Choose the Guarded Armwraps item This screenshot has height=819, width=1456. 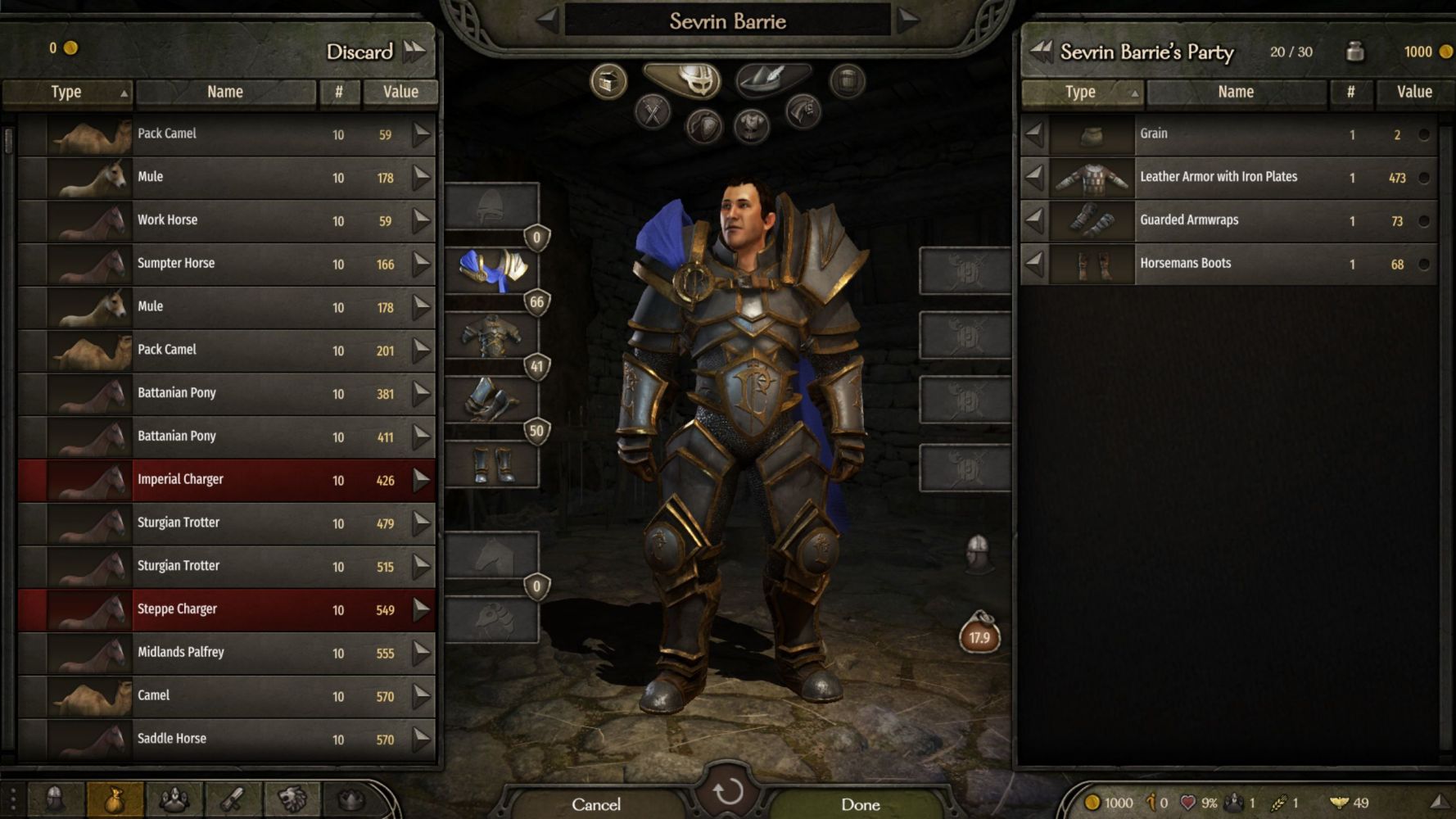pyautogui.click(x=1228, y=221)
